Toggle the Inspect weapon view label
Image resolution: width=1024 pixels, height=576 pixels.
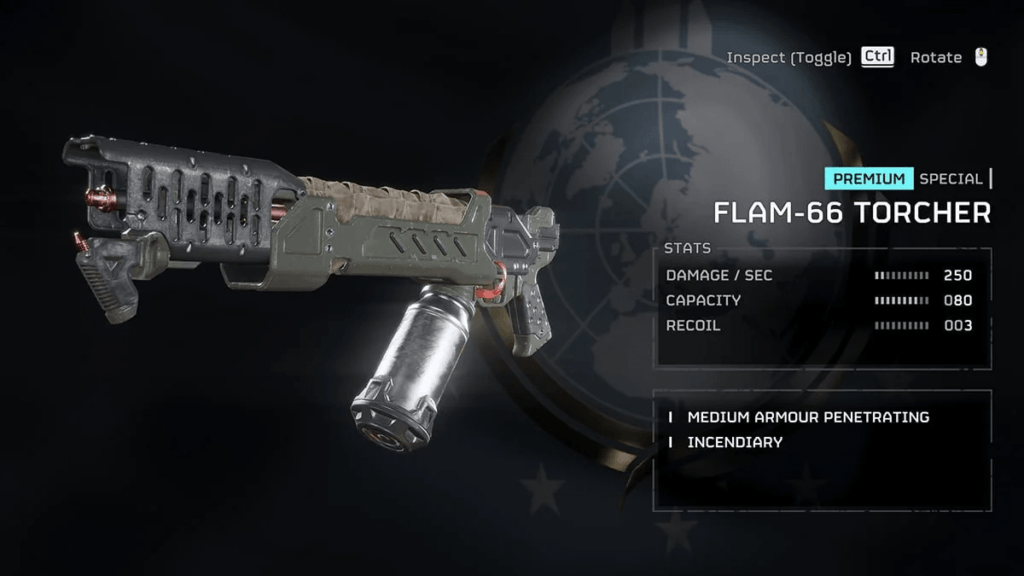(x=789, y=57)
